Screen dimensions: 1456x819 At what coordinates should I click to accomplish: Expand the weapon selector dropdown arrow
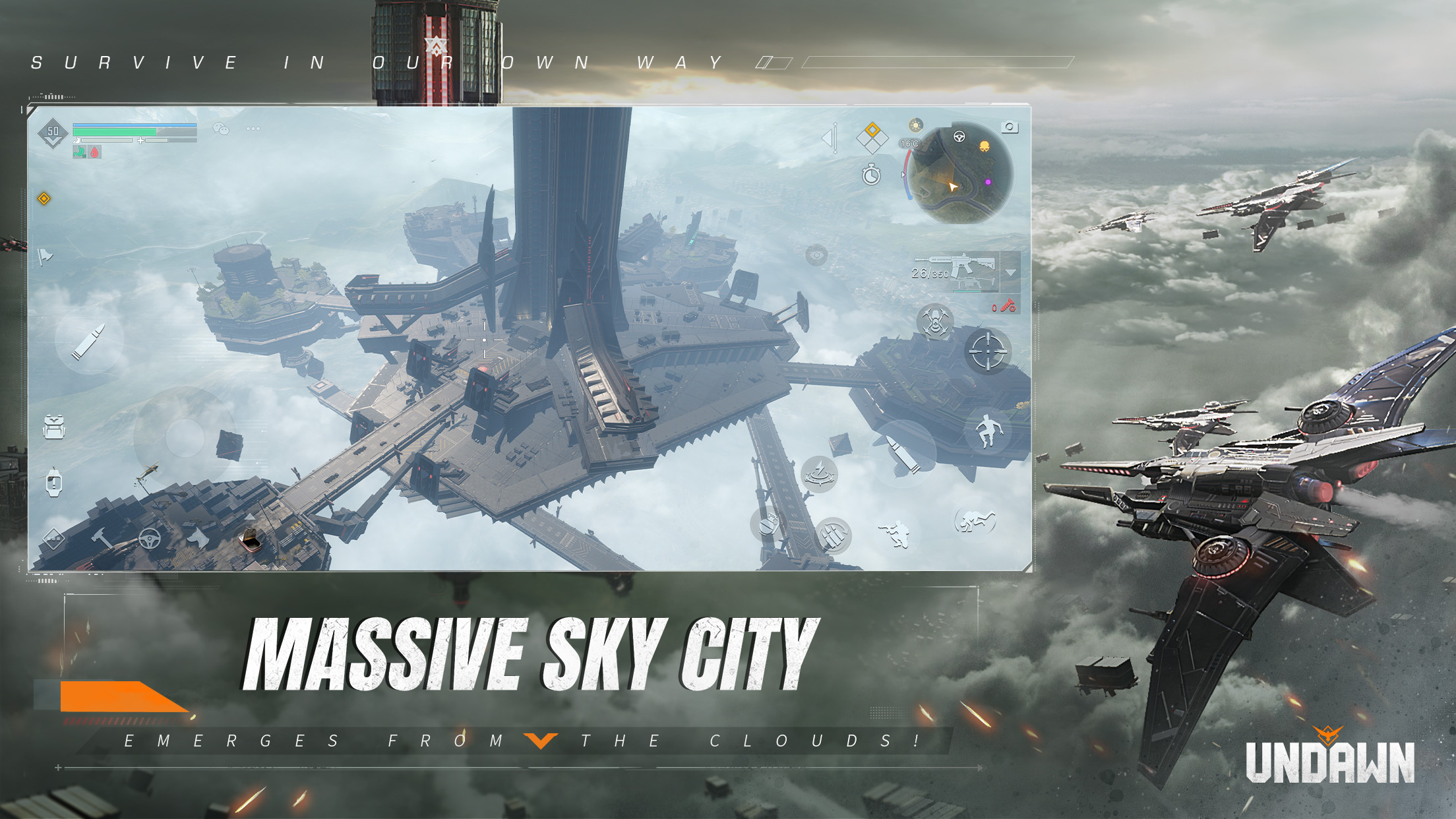pos(1010,273)
